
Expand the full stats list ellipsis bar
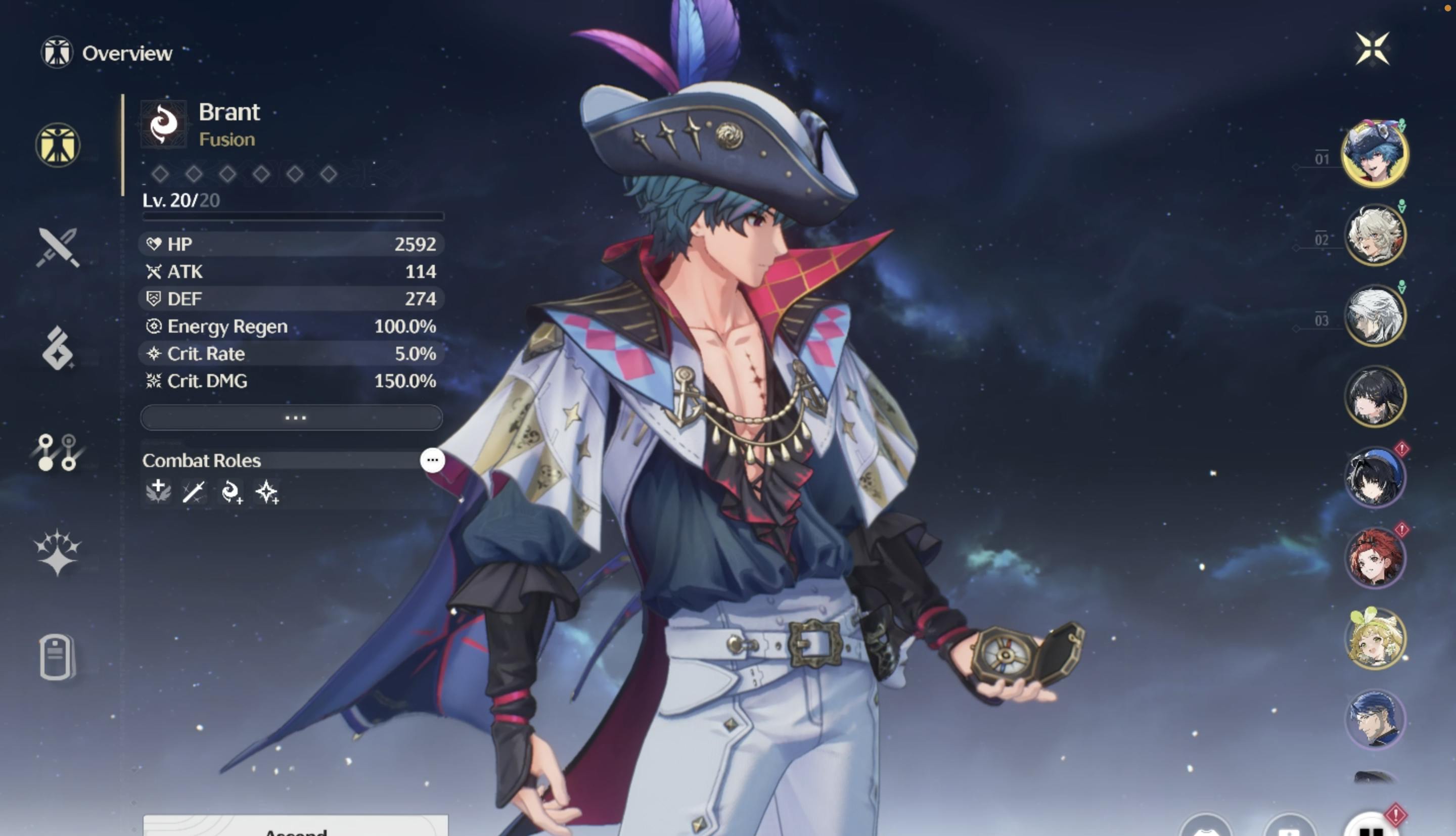(292, 417)
